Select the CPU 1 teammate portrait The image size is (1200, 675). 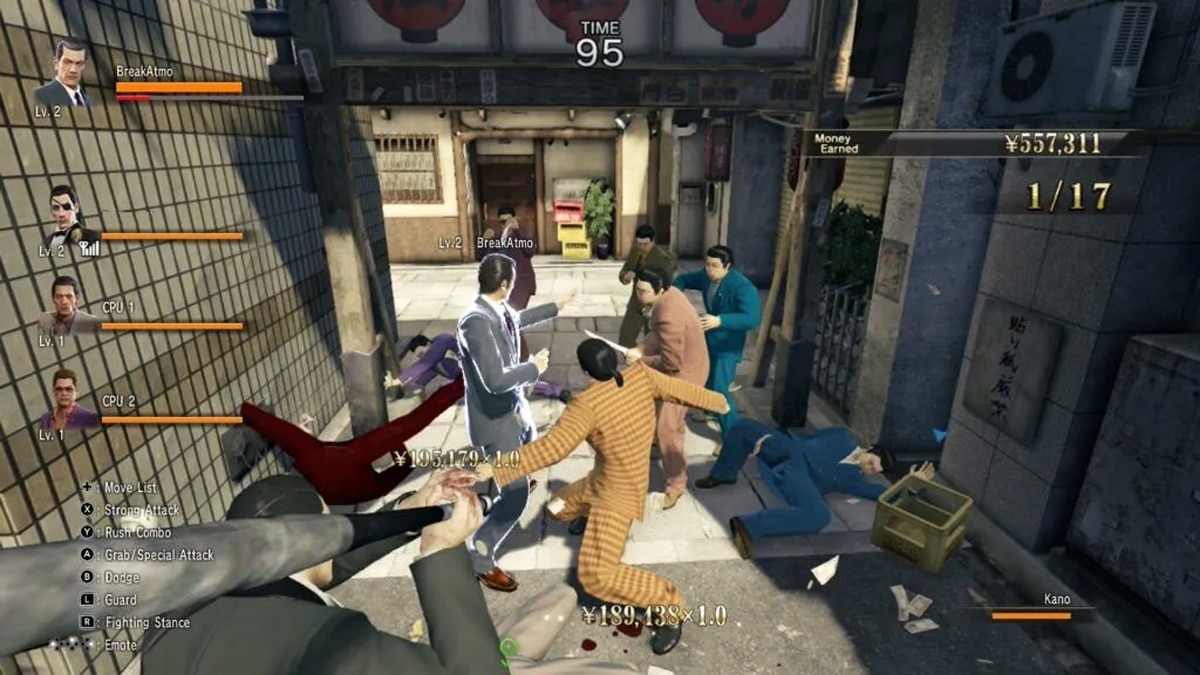click(x=65, y=305)
